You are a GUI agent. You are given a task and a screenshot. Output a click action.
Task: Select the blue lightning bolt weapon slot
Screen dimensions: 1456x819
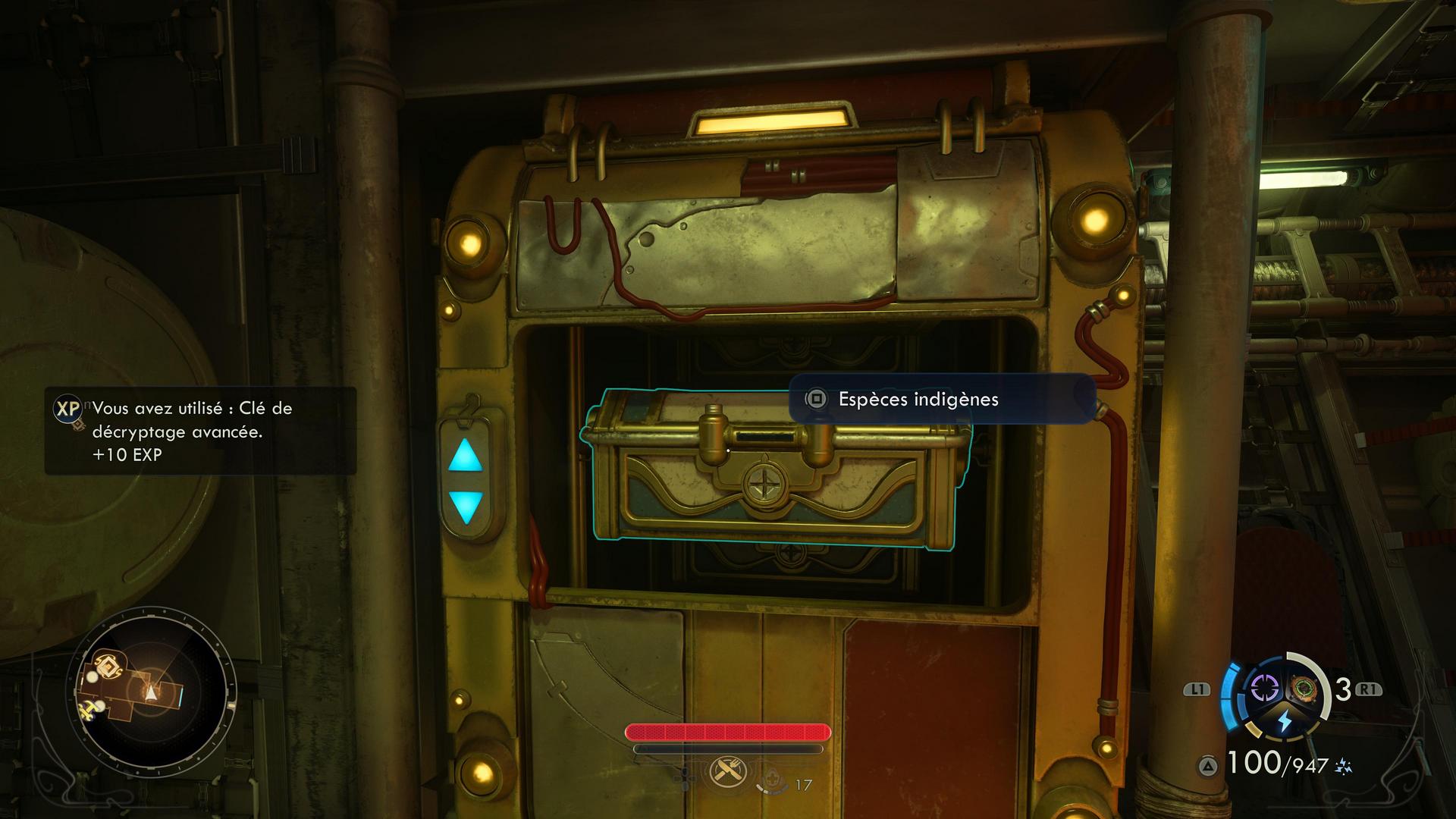[1285, 721]
